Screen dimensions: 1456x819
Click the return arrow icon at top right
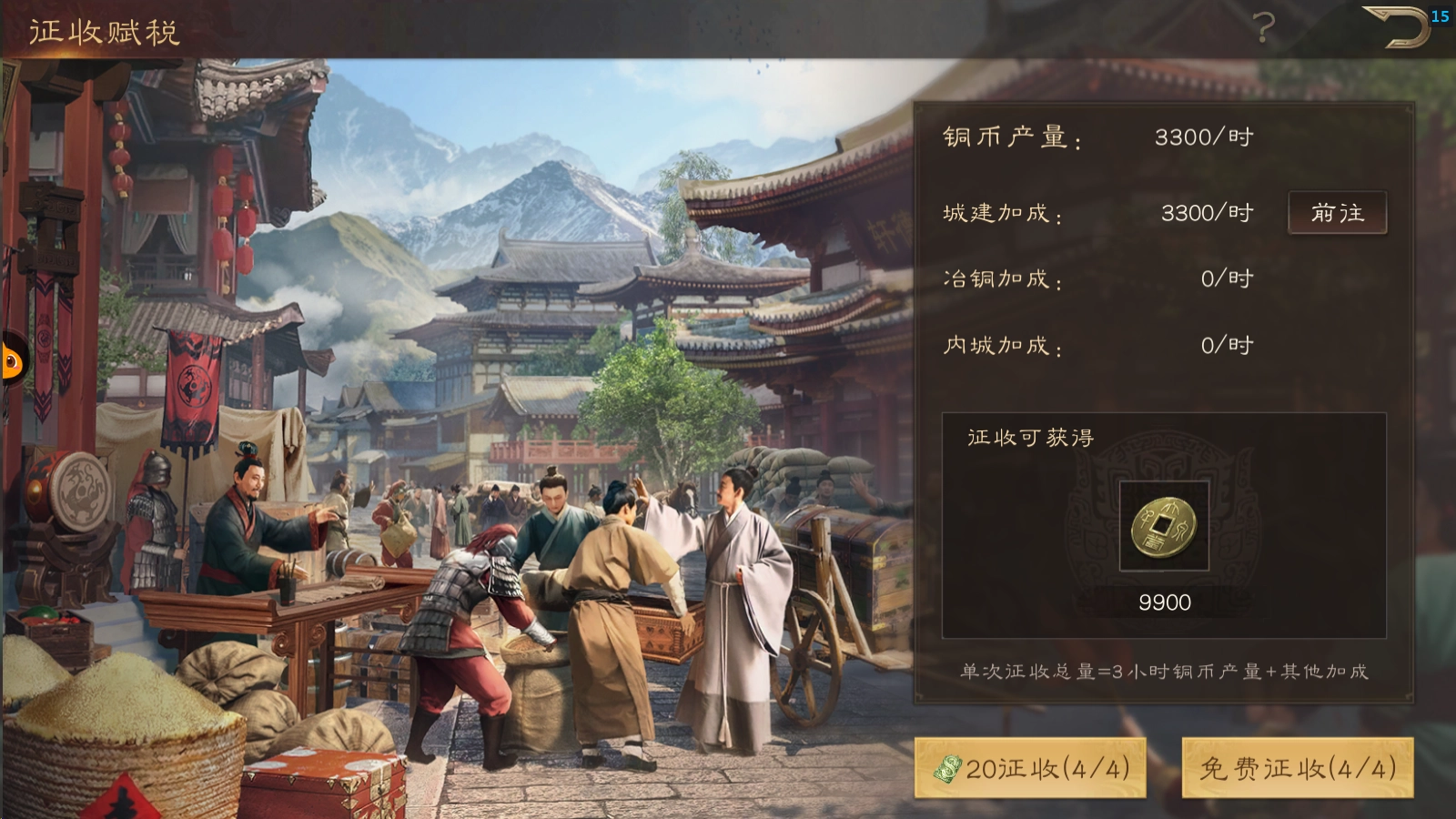(1395, 27)
